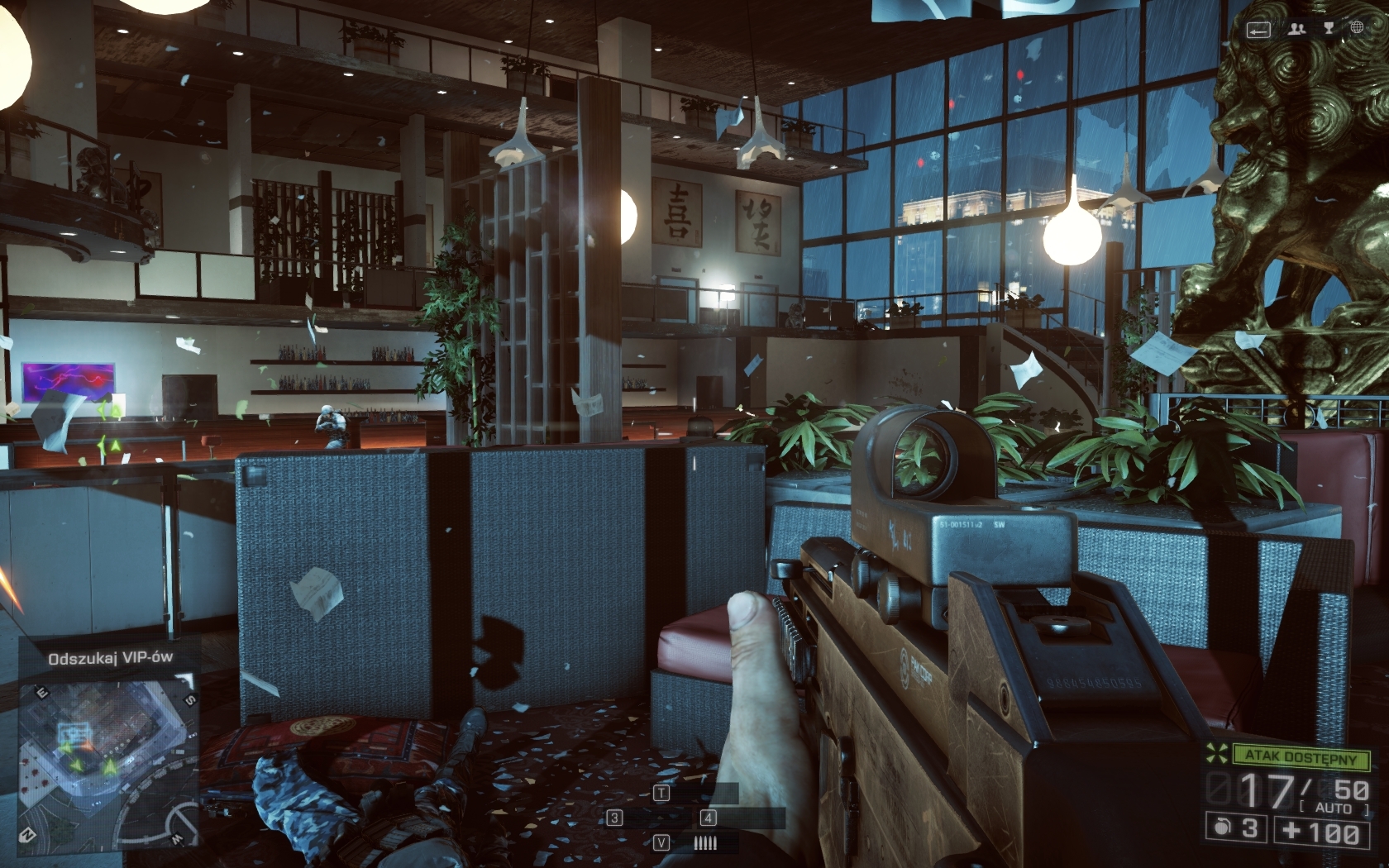Select the bullets ammo slot
Image resolution: width=1389 pixels, height=868 pixels.
click(x=704, y=842)
